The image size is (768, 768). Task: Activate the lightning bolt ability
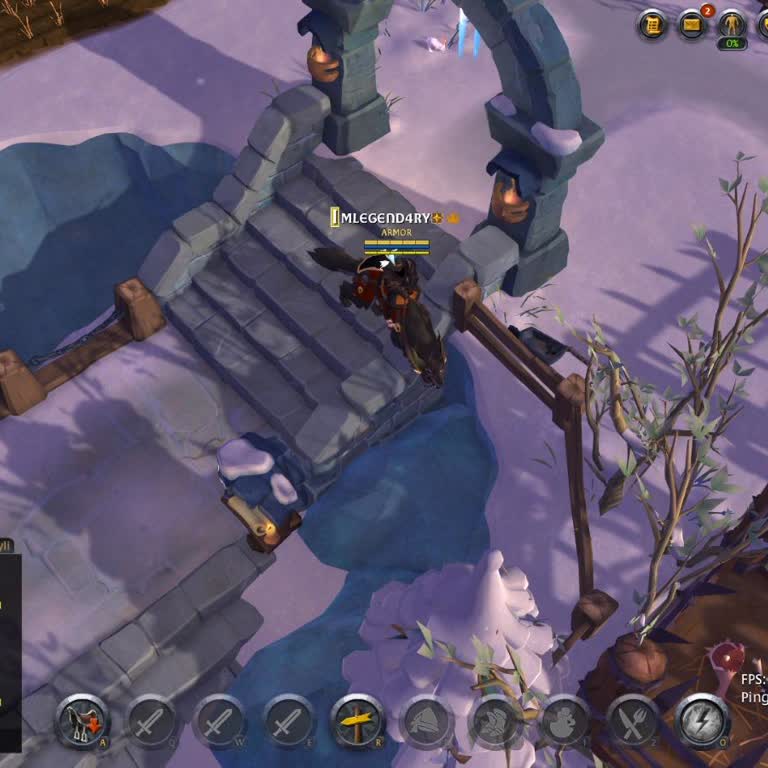point(702,720)
